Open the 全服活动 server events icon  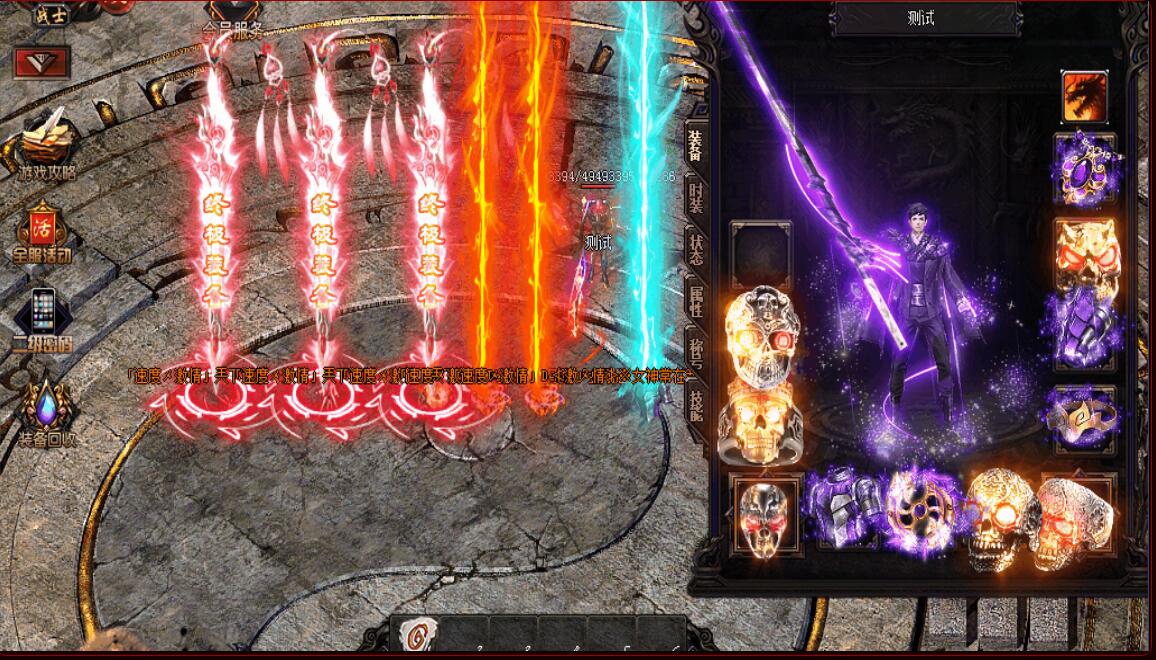(42, 231)
